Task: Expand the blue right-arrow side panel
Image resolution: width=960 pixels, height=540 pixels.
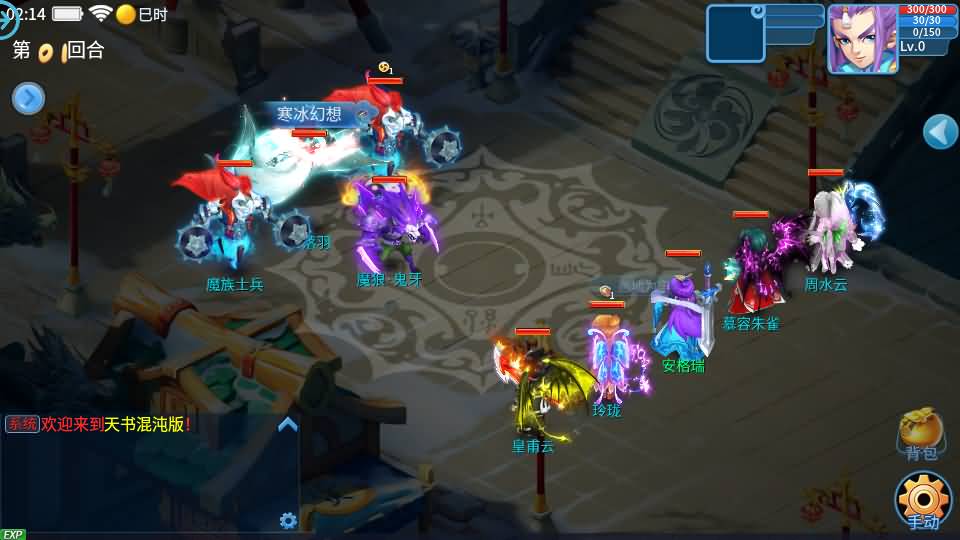Action: pyautogui.click(x=28, y=98)
